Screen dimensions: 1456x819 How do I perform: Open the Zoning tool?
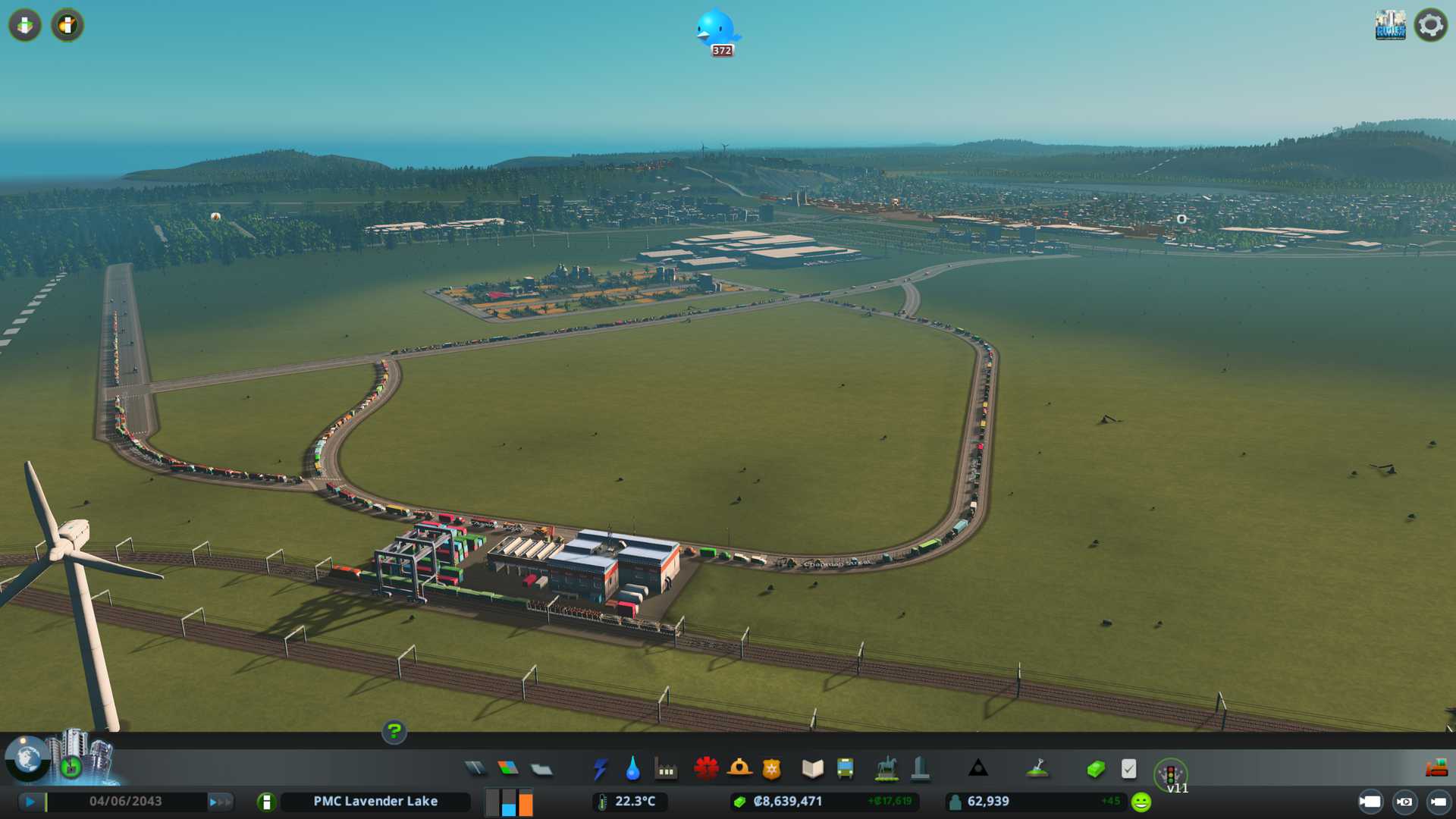click(x=508, y=769)
